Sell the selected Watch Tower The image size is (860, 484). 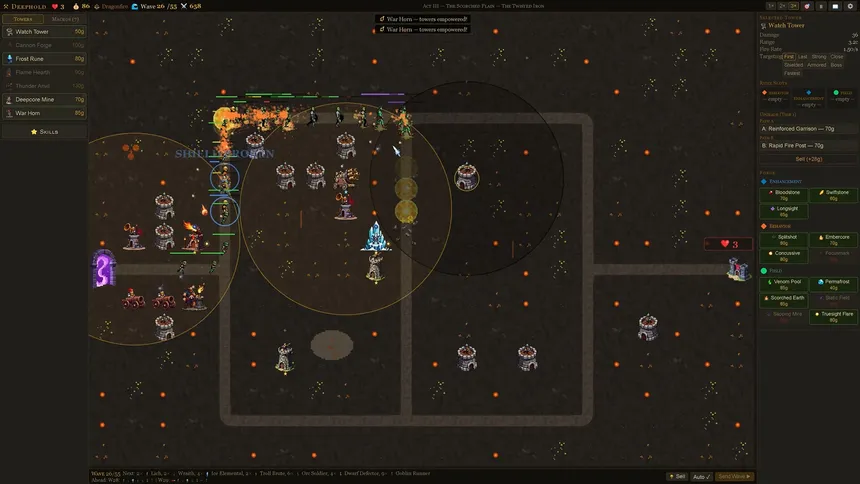pyautogui.click(x=807, y=159)
